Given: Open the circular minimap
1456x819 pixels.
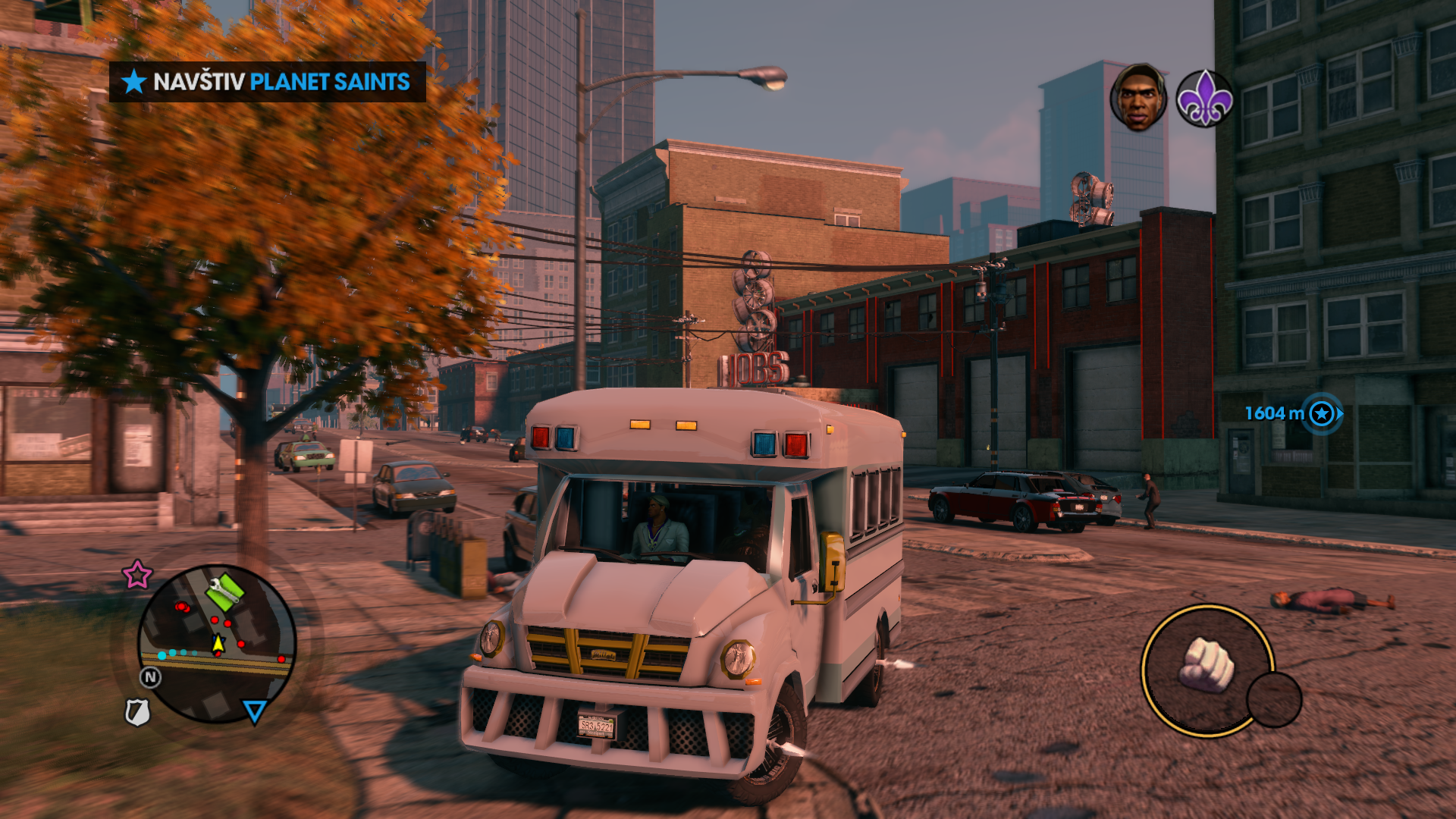Looking at the screenshot, I should [x=217, y=645].
